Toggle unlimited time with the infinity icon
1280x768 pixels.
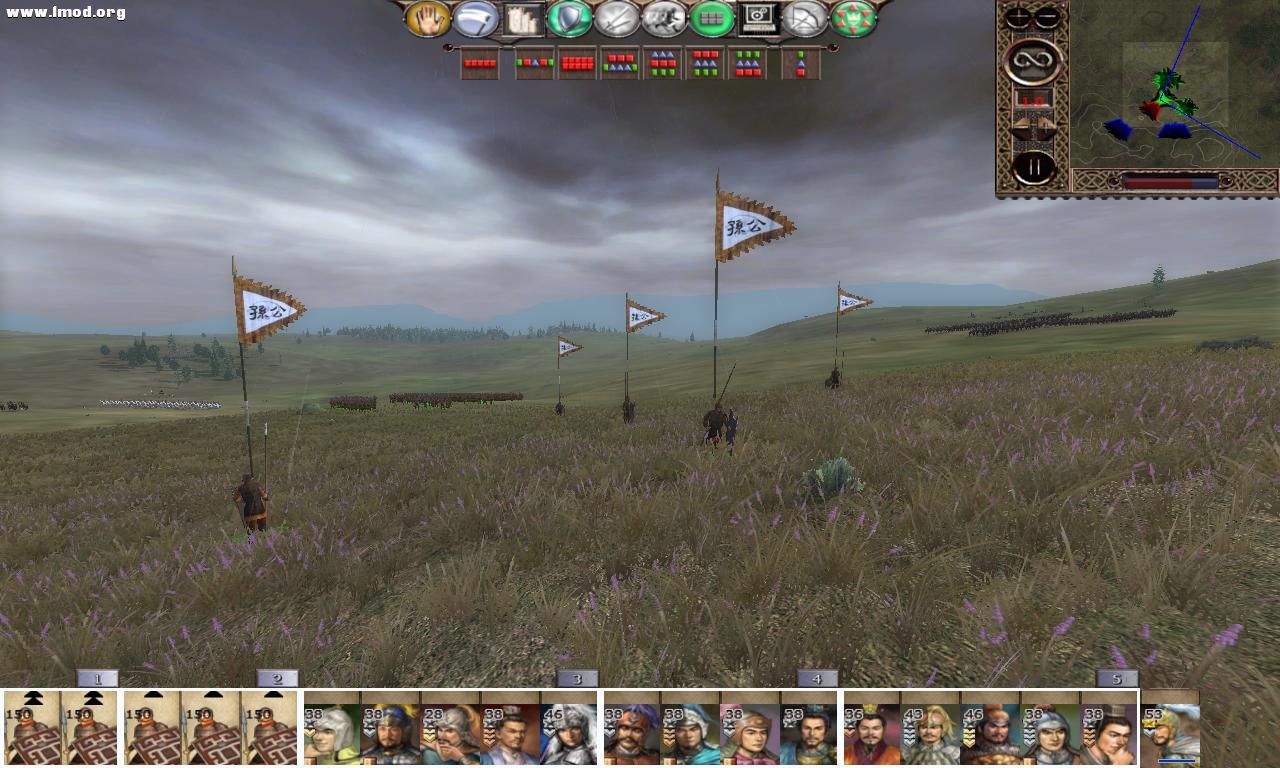coord(1034,61)
